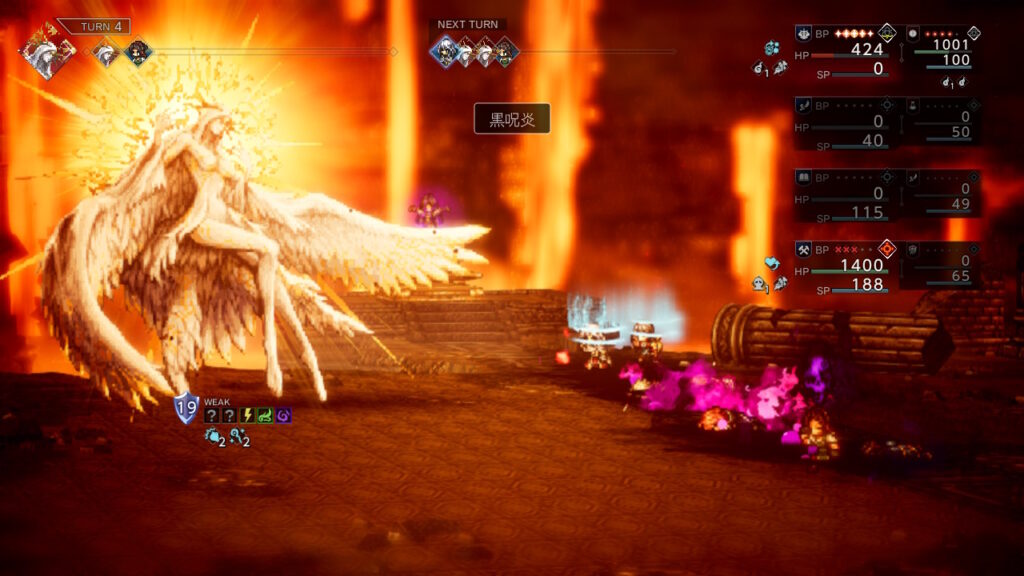Inspect the blue heart status icon
The image size is (1024, 576).
[x=771, y=264]
